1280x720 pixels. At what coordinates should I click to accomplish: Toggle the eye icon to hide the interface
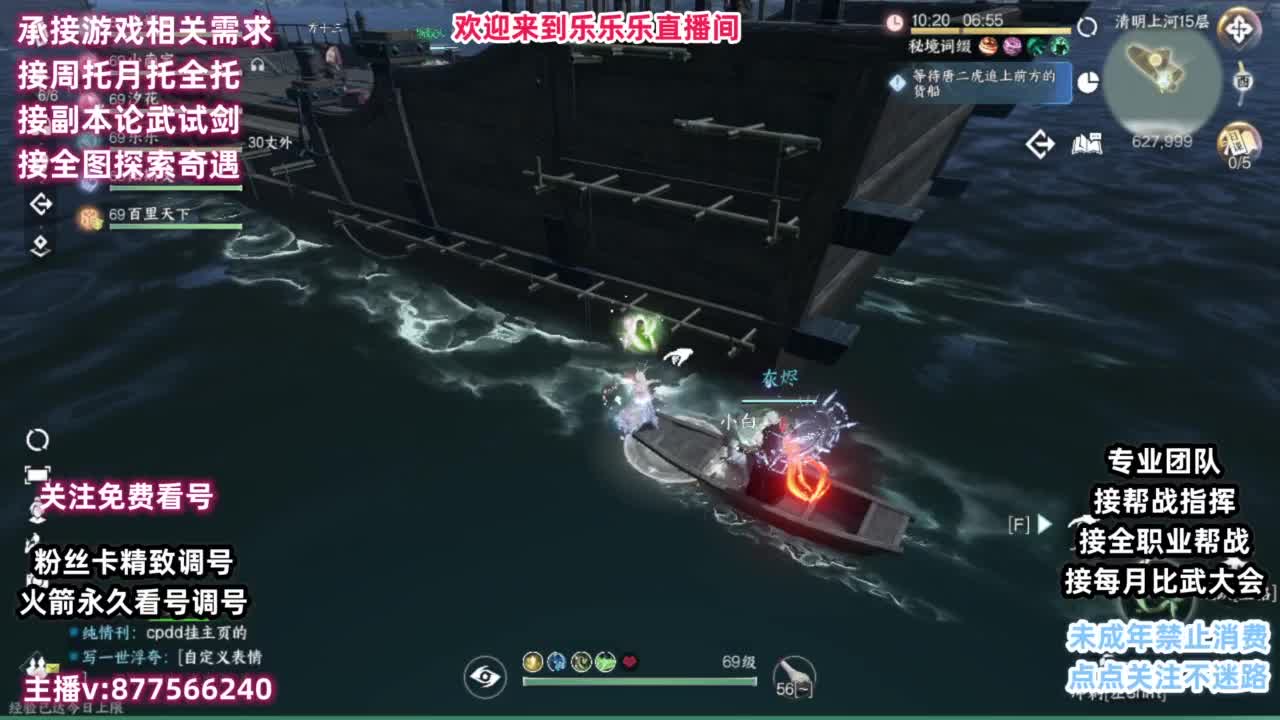(483, 677)
